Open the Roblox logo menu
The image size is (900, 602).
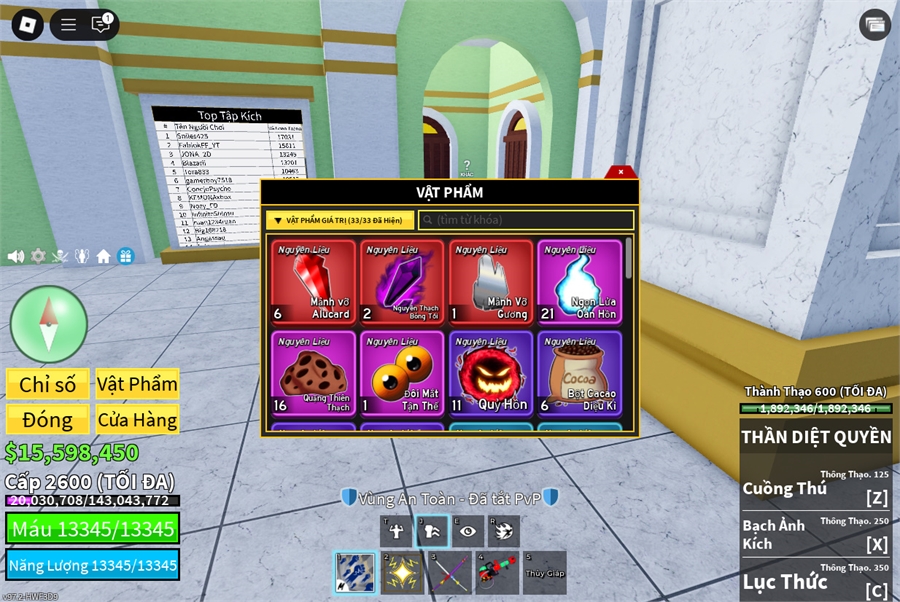pyautogui.click(x=27, y=24)
